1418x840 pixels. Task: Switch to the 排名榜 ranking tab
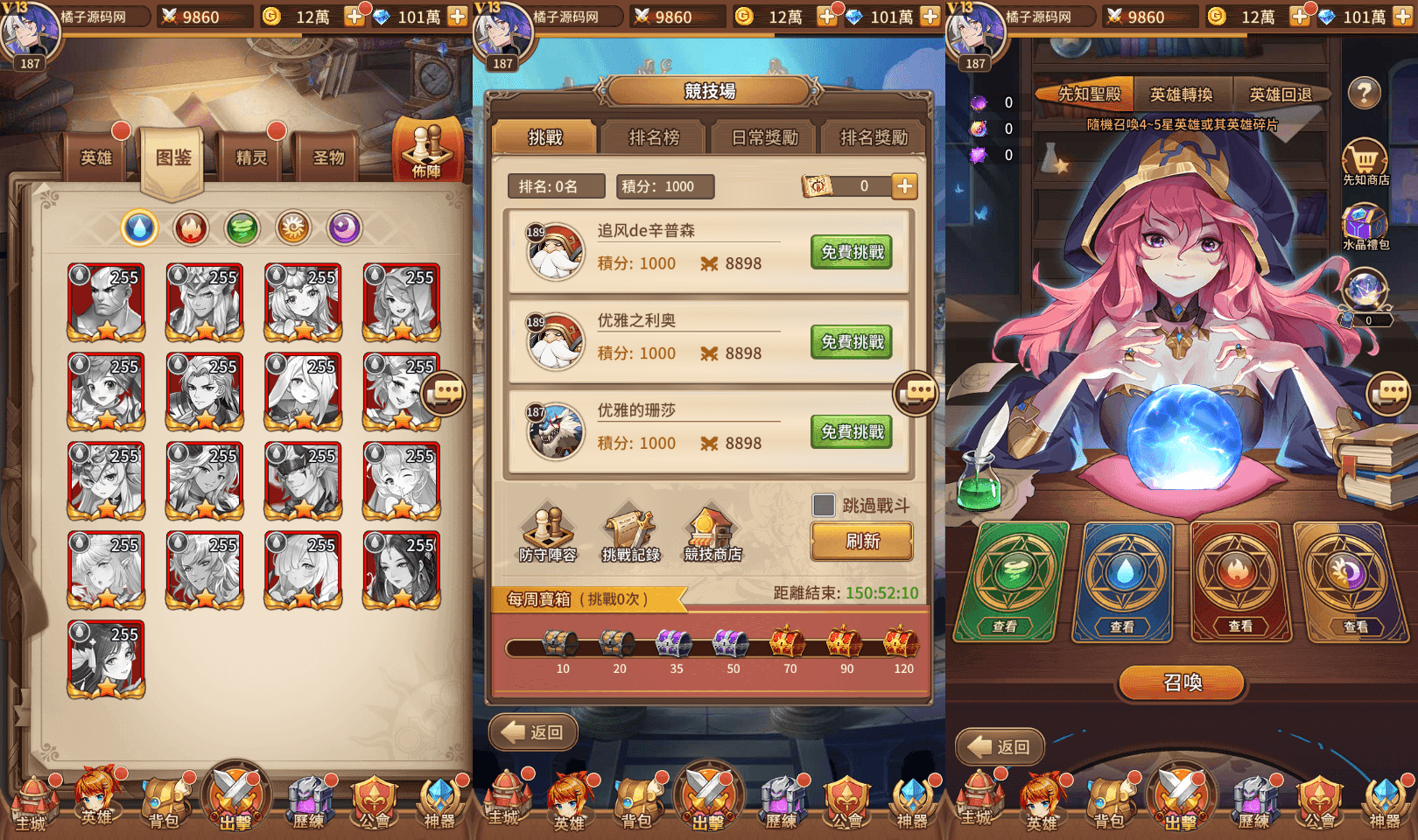pos(653,138)
